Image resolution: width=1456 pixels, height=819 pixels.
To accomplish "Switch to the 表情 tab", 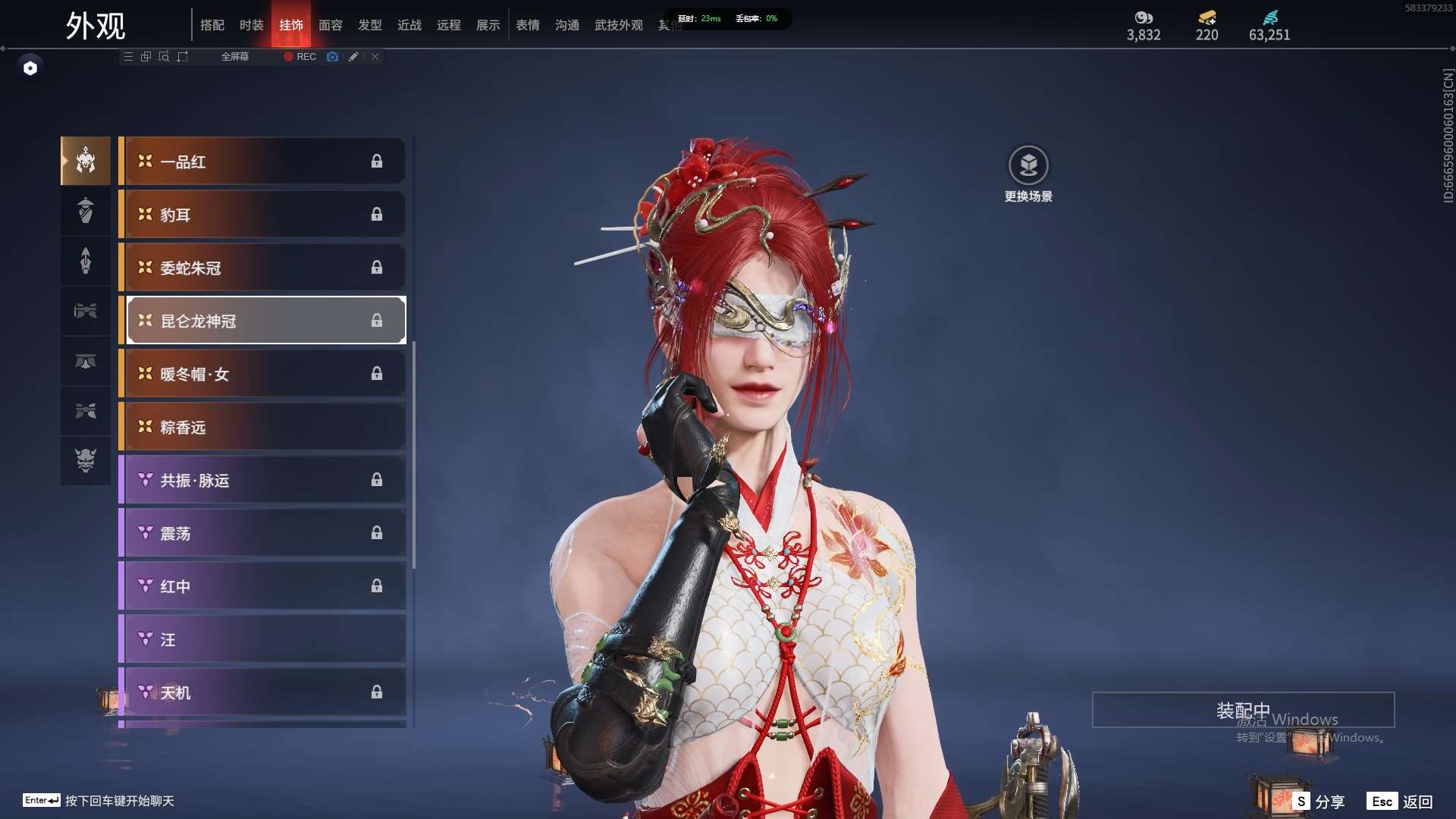I will click(528, 25).
